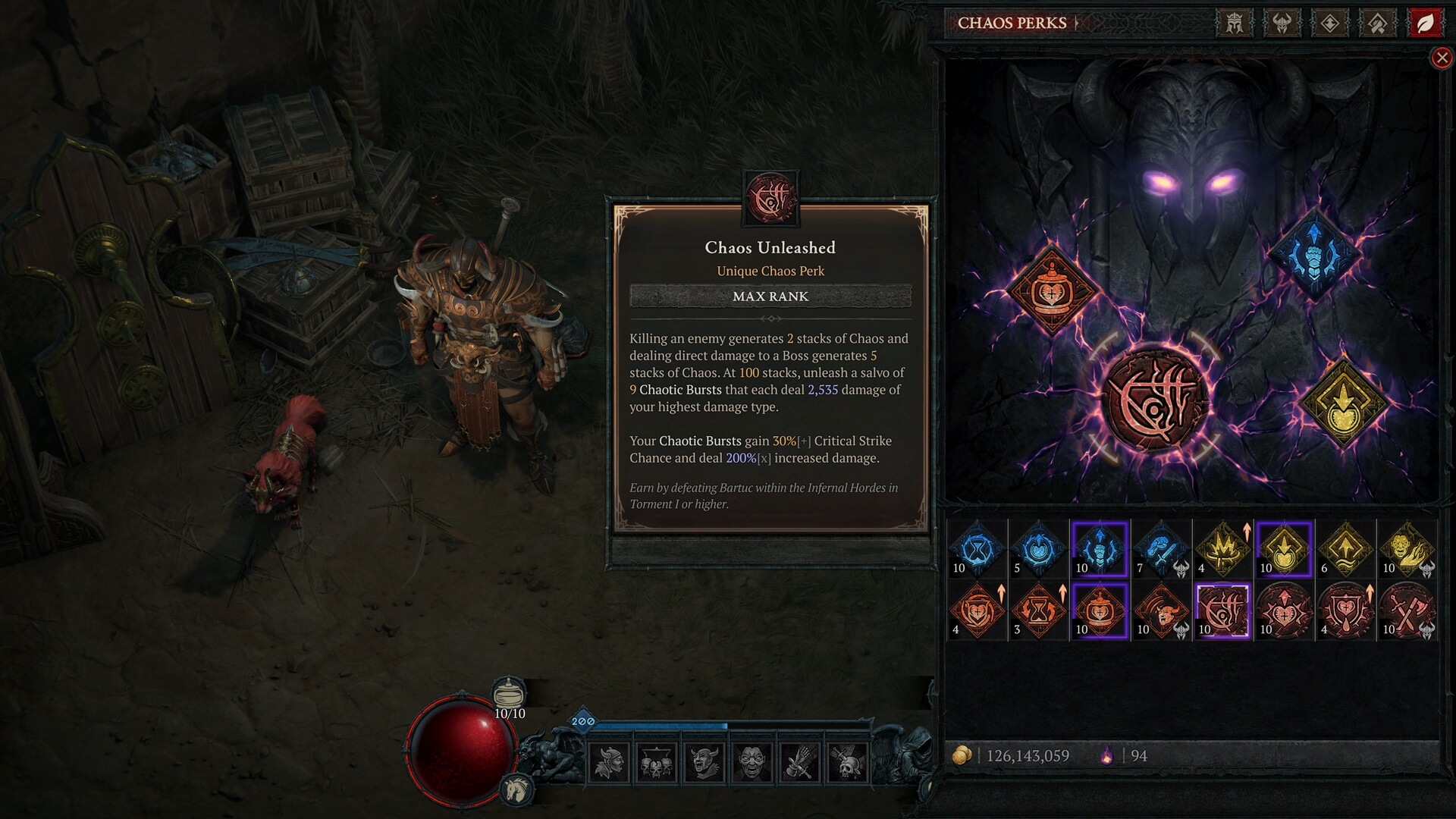Toggle the purple-framed yellow heart perk selection
Image resolution: width=1456 pixels, height=819 pixels.
coord(1284,550)
